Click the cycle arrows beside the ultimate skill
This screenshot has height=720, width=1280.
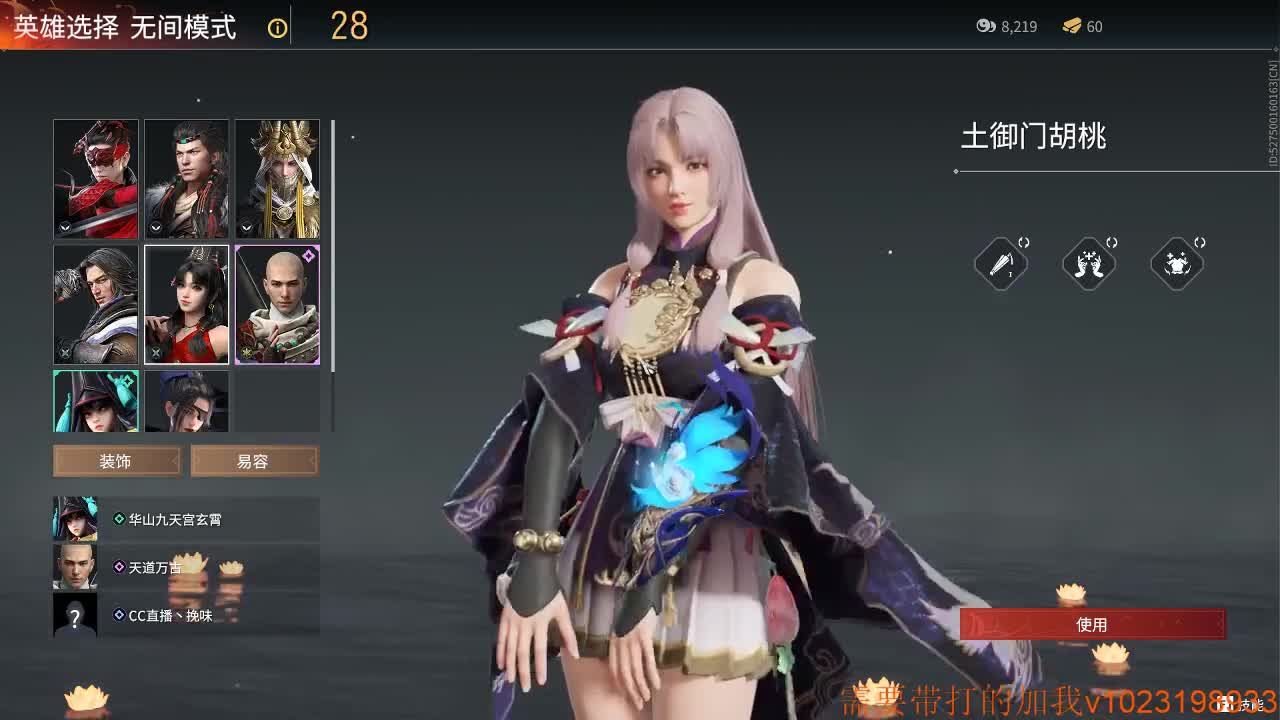pos(1200,241)
